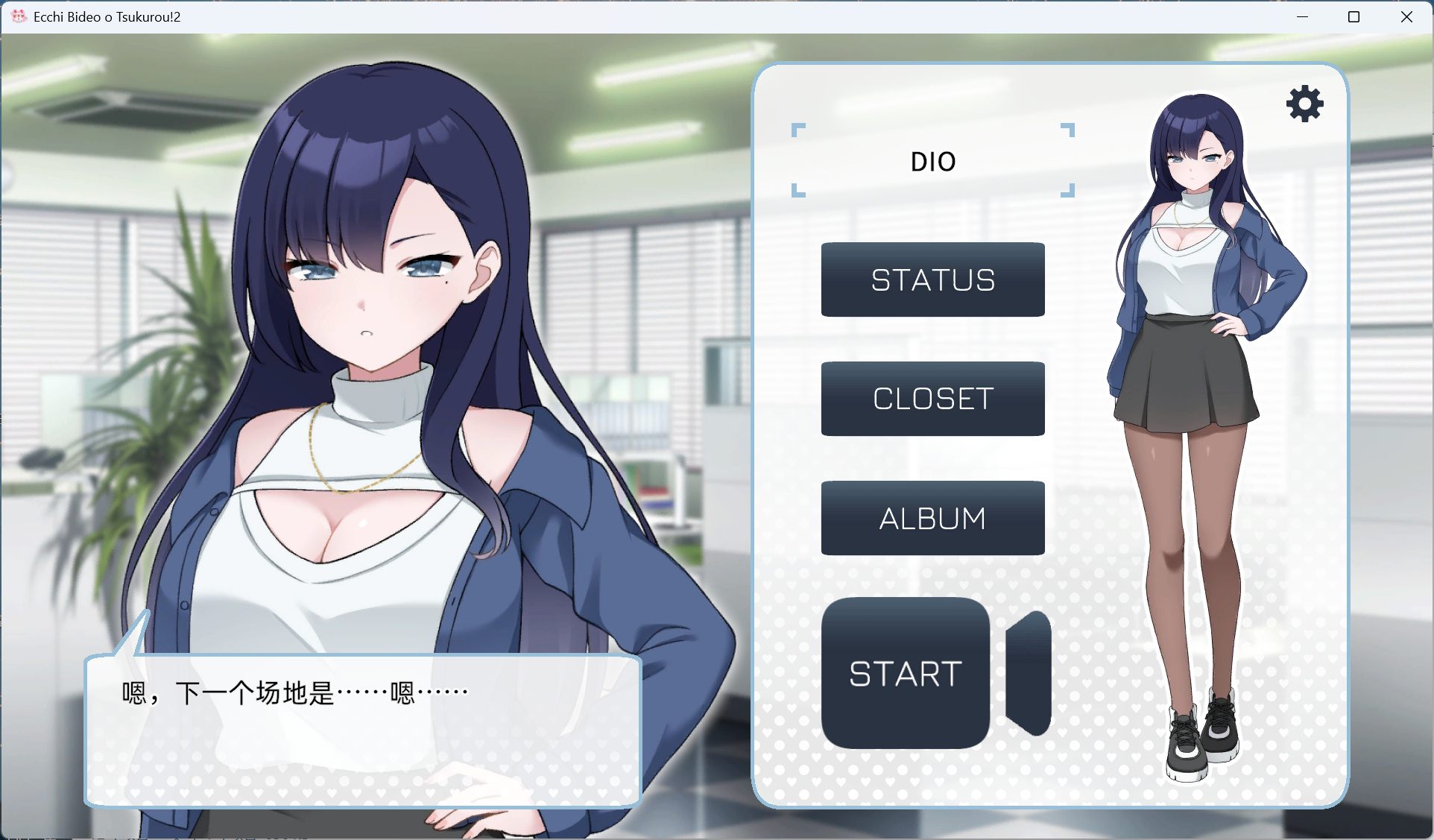Open the CLOSET menu
1434x840 pixels.
pos(932,399)
